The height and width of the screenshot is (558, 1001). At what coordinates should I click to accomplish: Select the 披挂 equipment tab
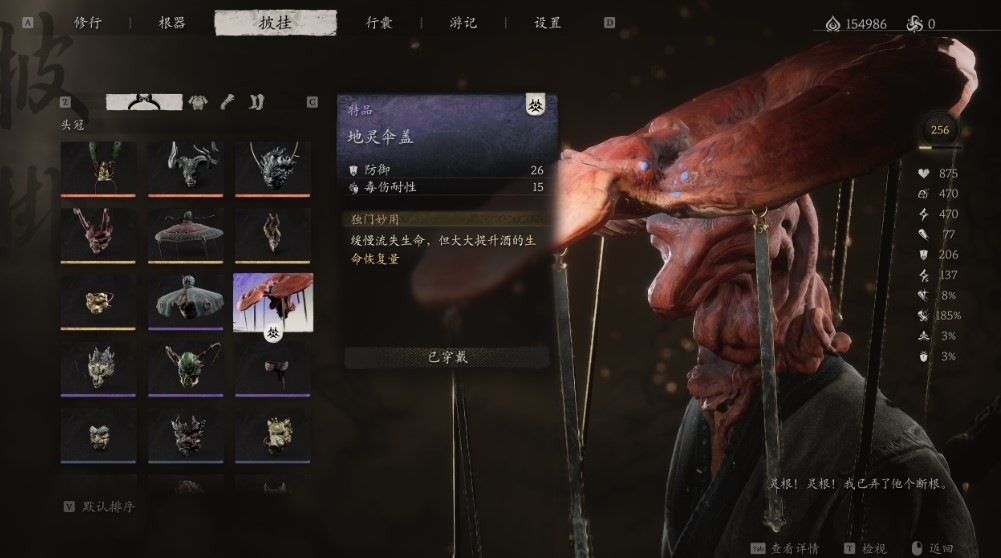pyautogui.click(x=275, y=23)
